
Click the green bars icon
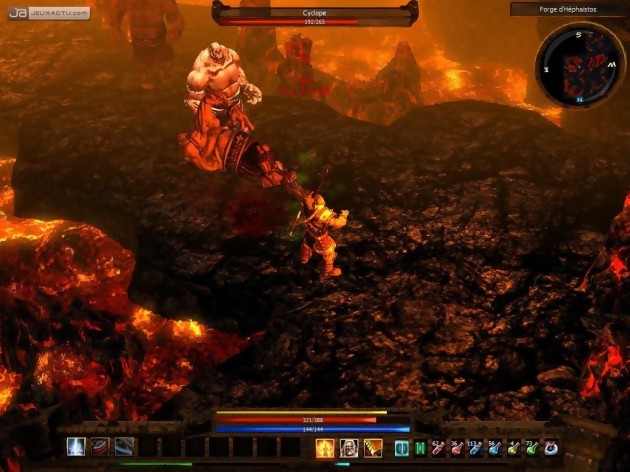420,448
